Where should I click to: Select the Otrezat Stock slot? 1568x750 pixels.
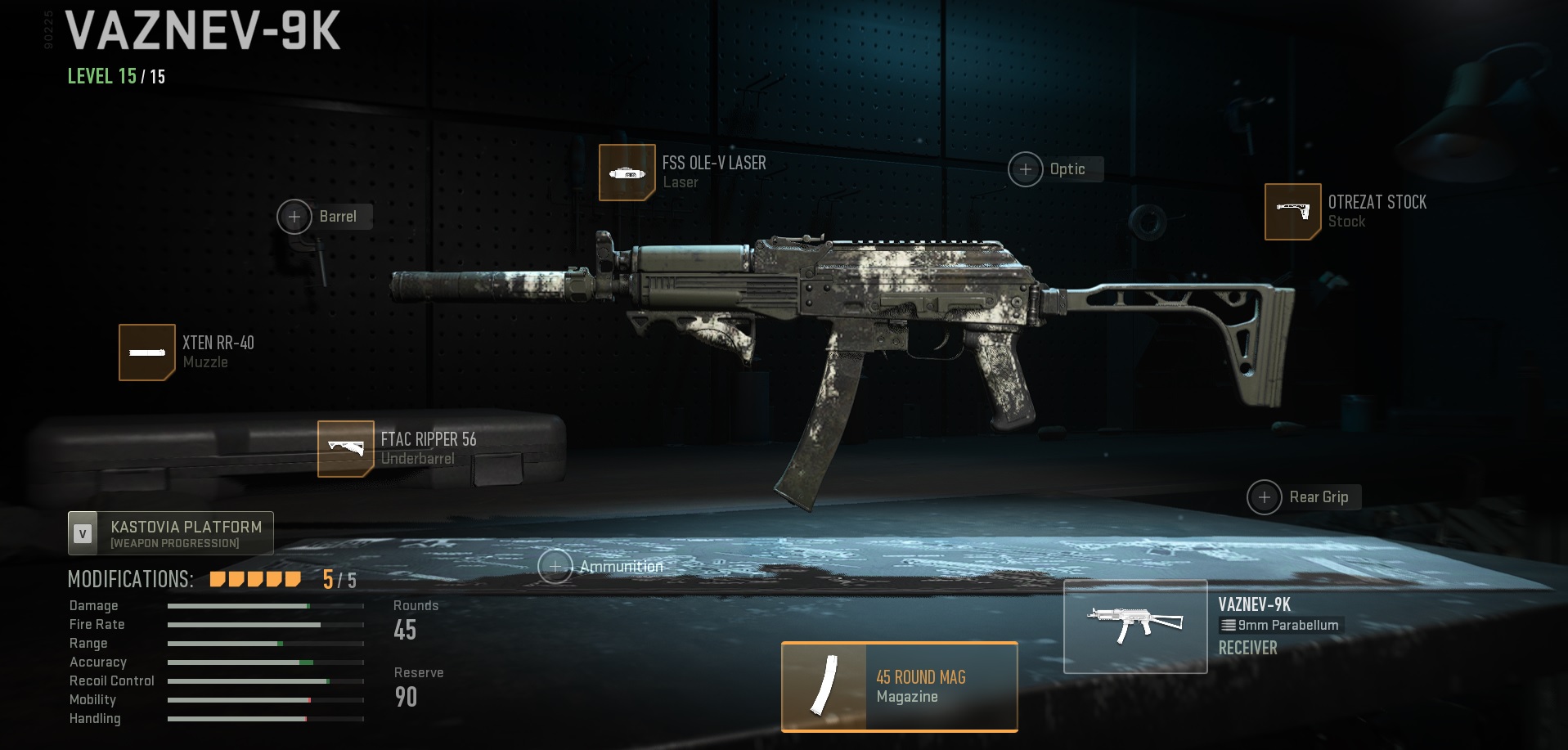tap(1292, 212)
